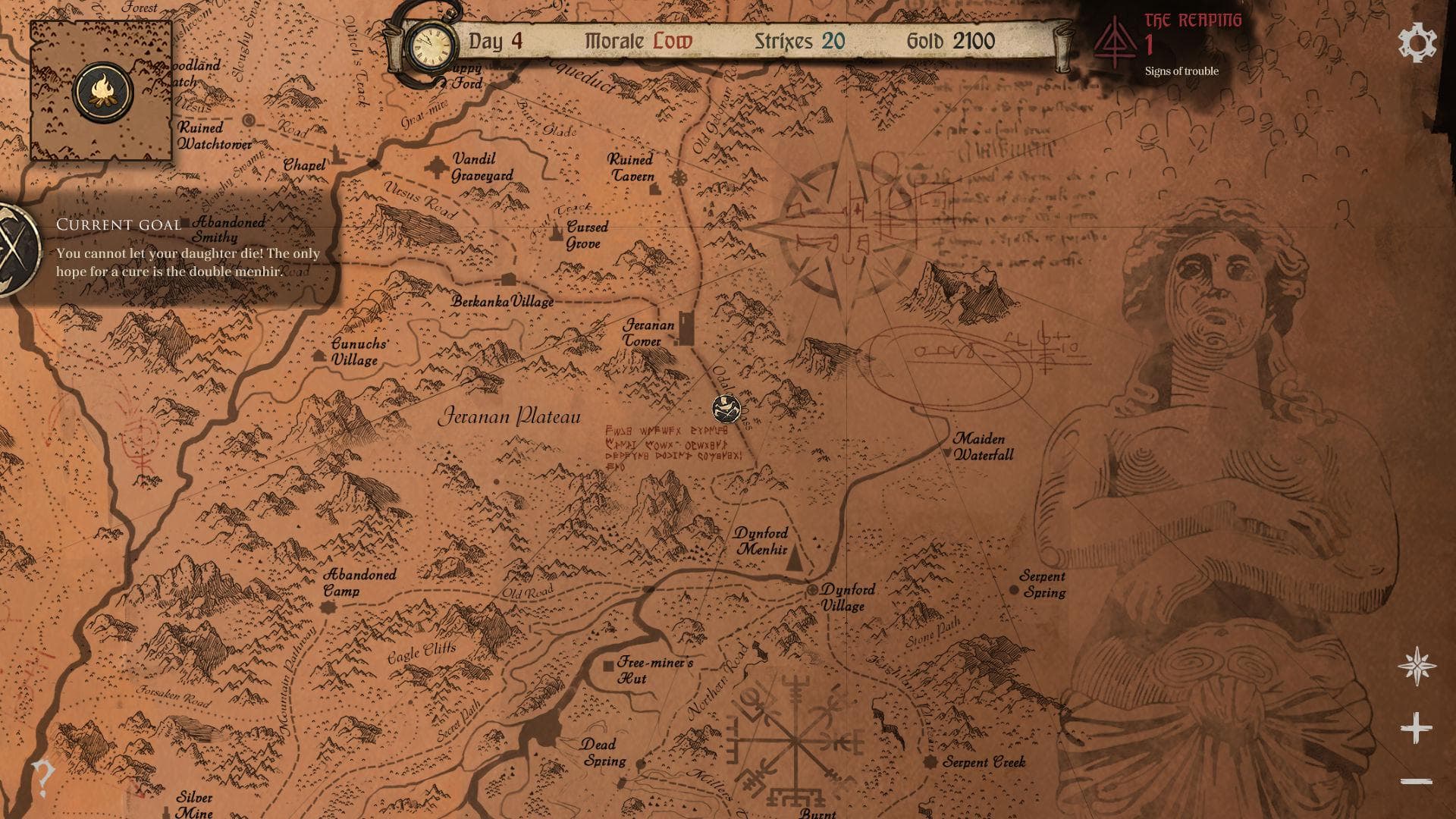Click the Signs of trouble text

click(1181, 71)
